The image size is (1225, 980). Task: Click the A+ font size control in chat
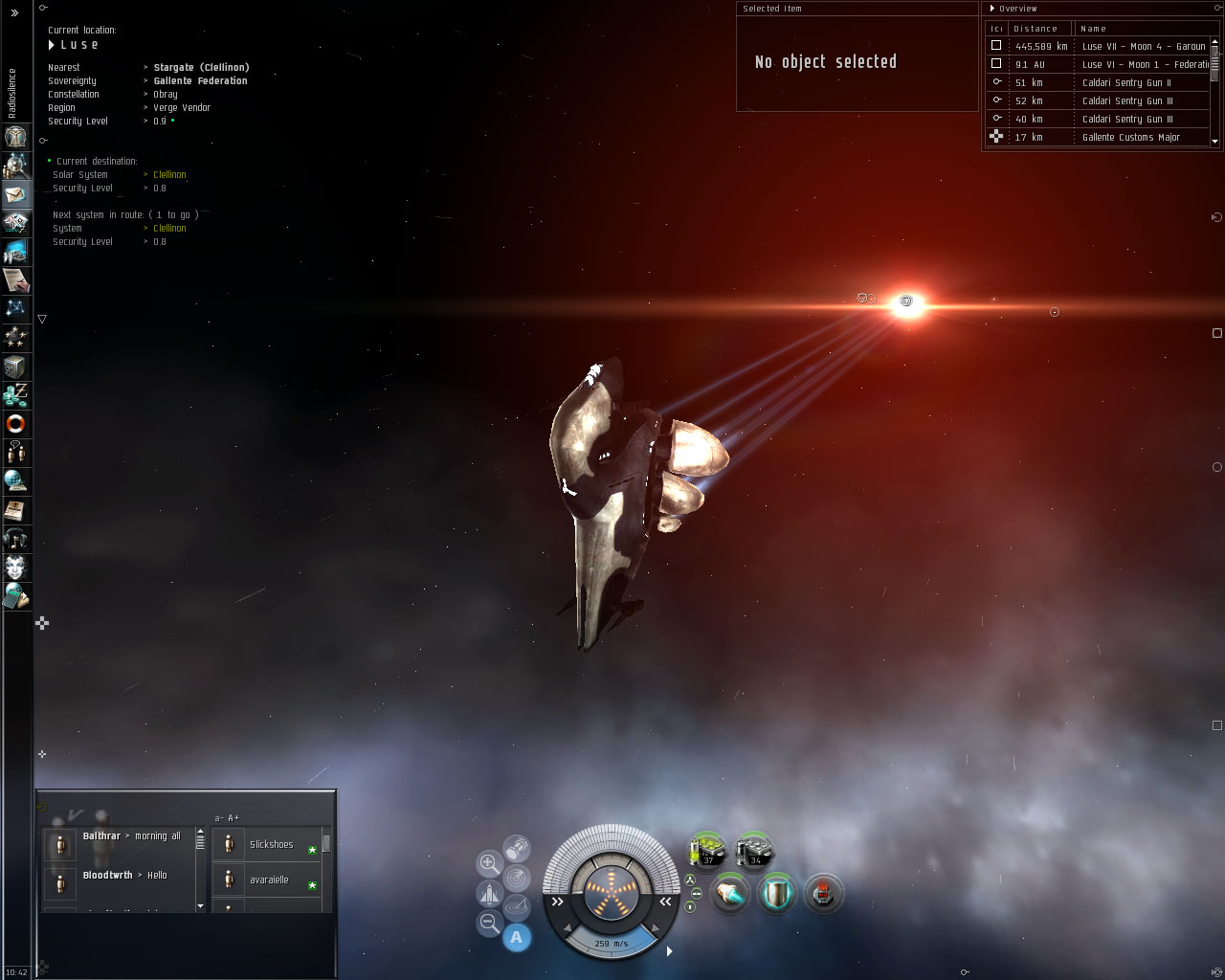(x=233, y=820)
